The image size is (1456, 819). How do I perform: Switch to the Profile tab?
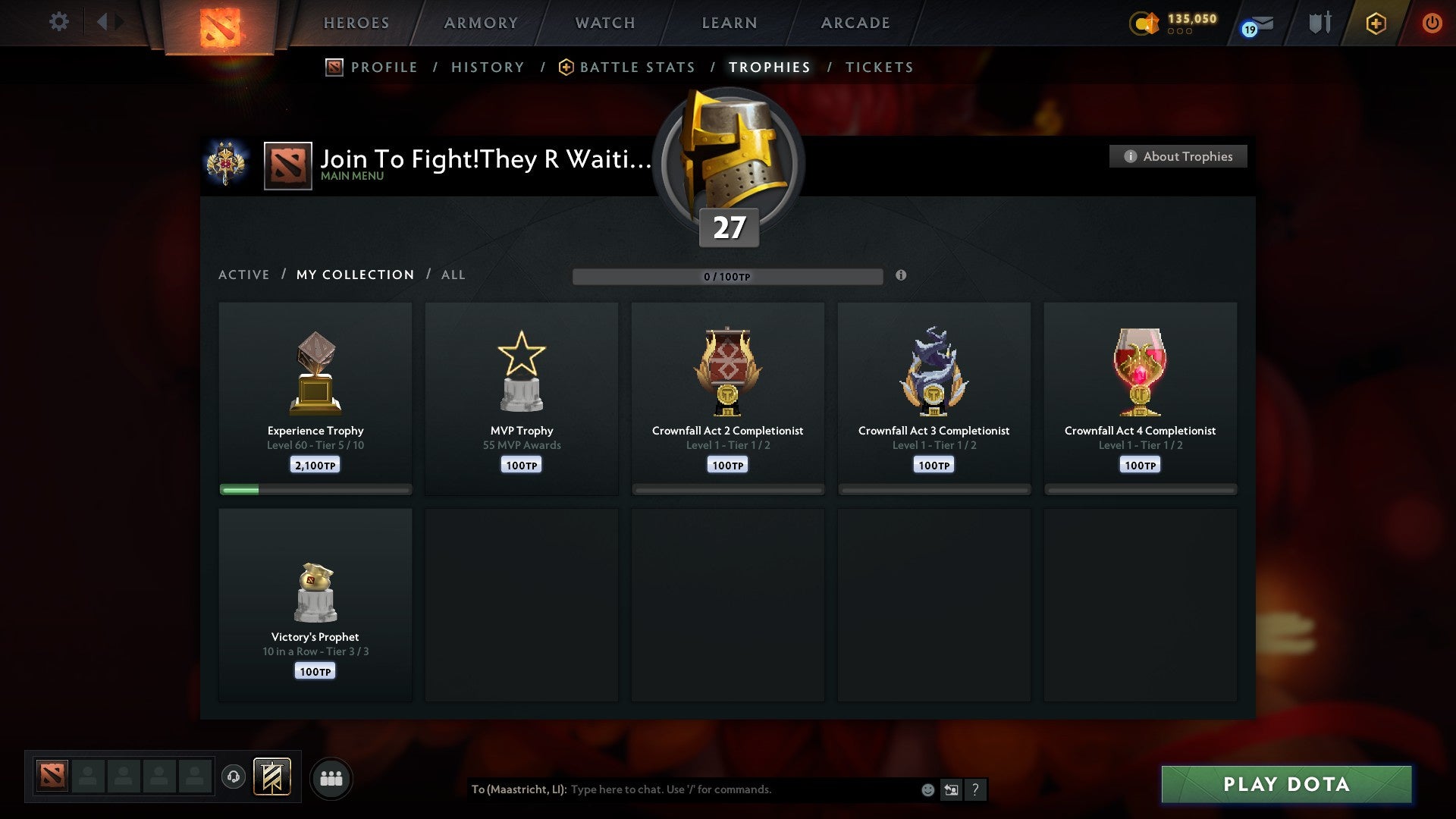tap(384, 67)
